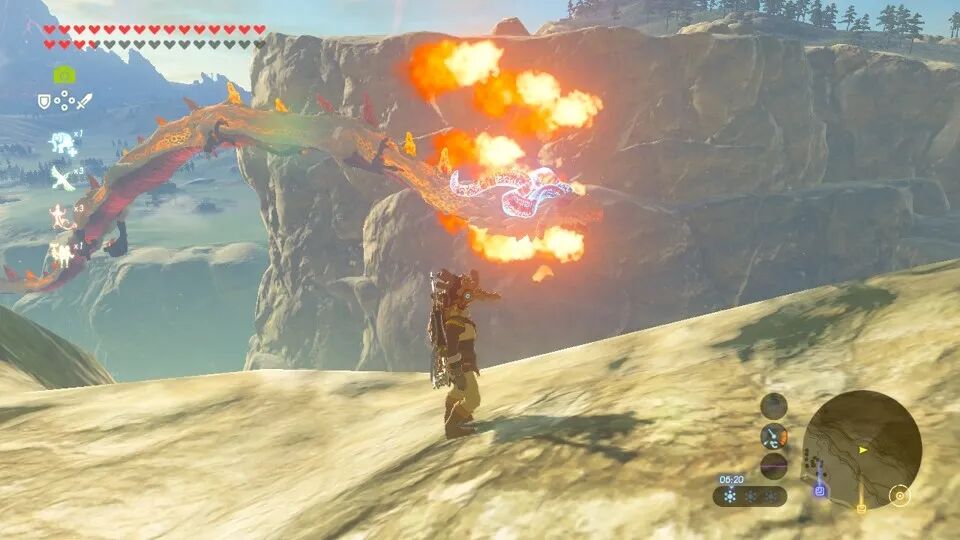
Task: Activate Daruk's Protection lizard ability icon
Action: coord(62,215)
